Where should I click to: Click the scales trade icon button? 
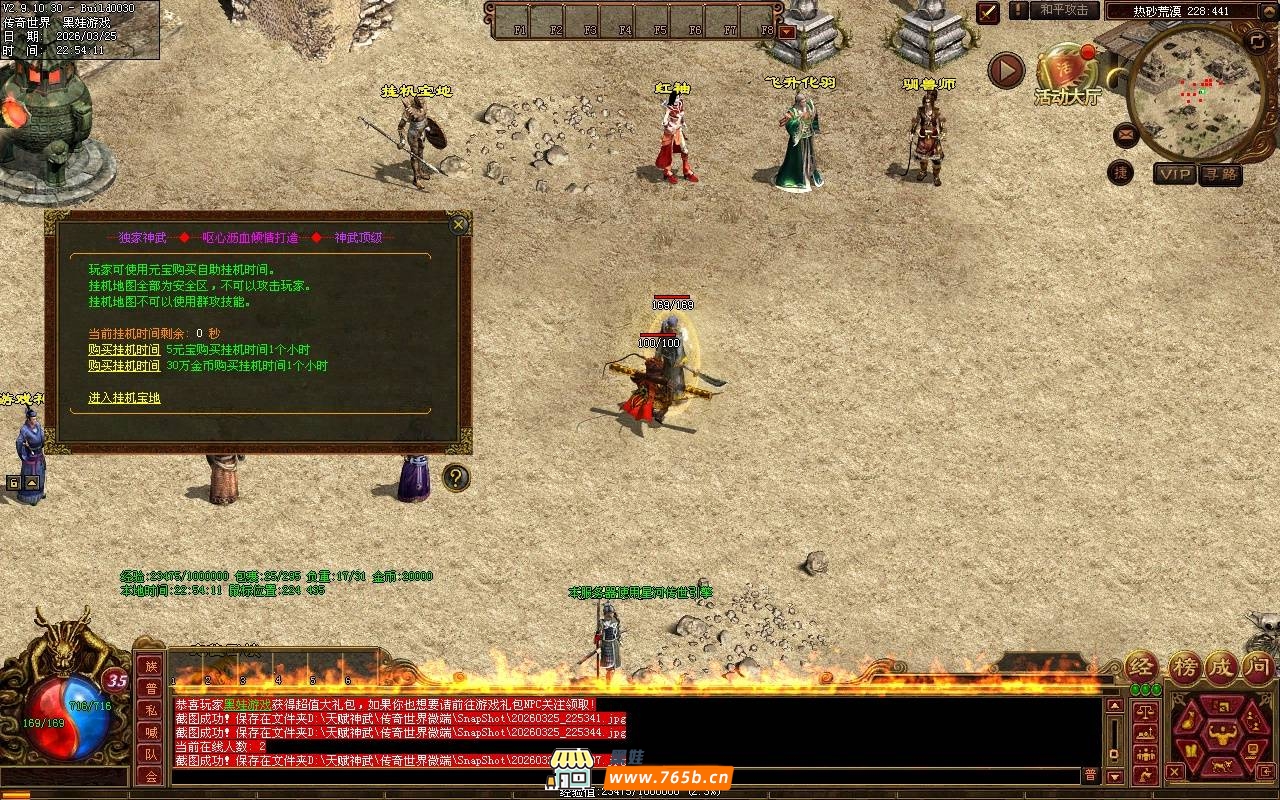pos(1147,712)
